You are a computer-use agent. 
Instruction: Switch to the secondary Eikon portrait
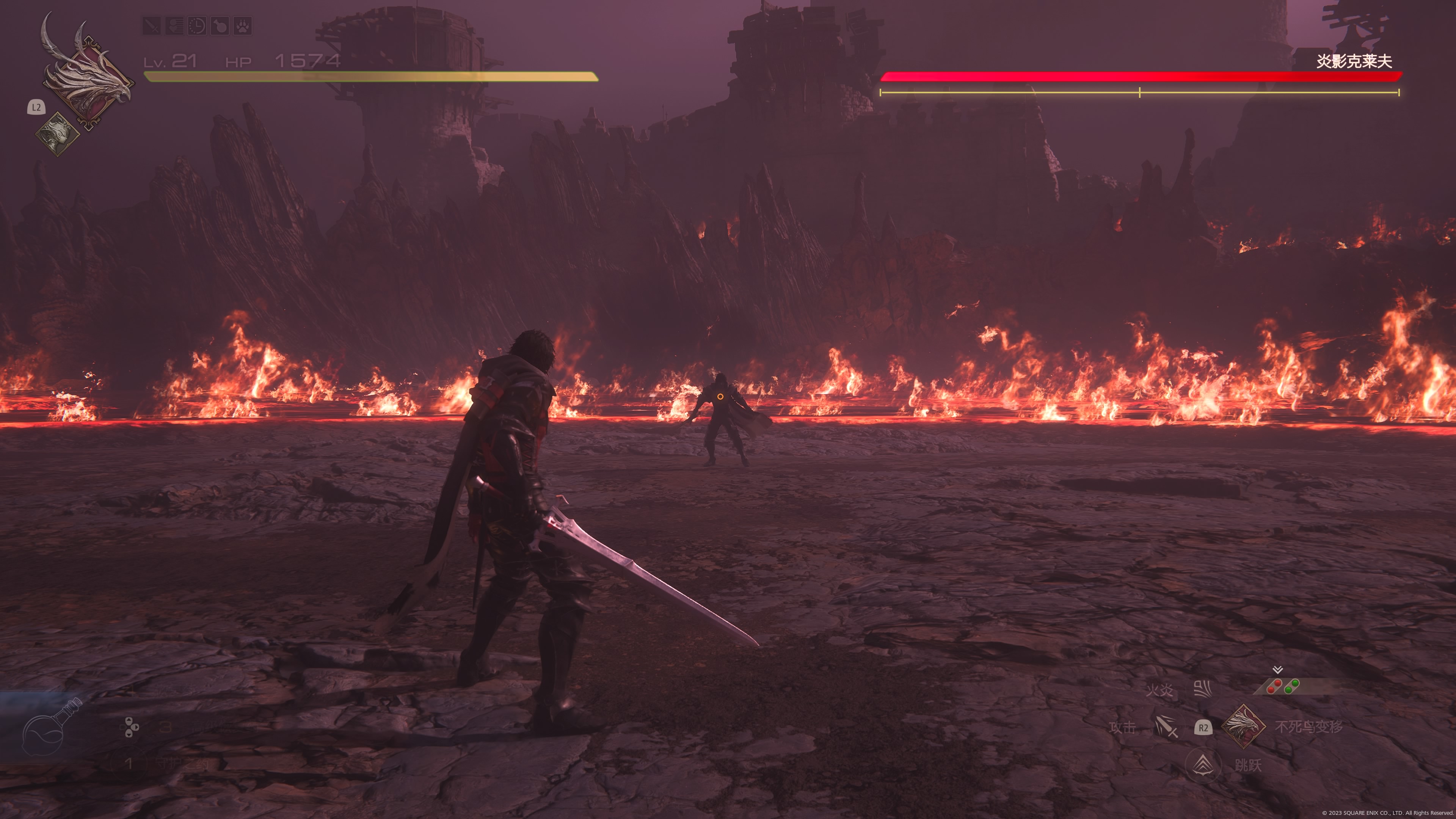57,133
